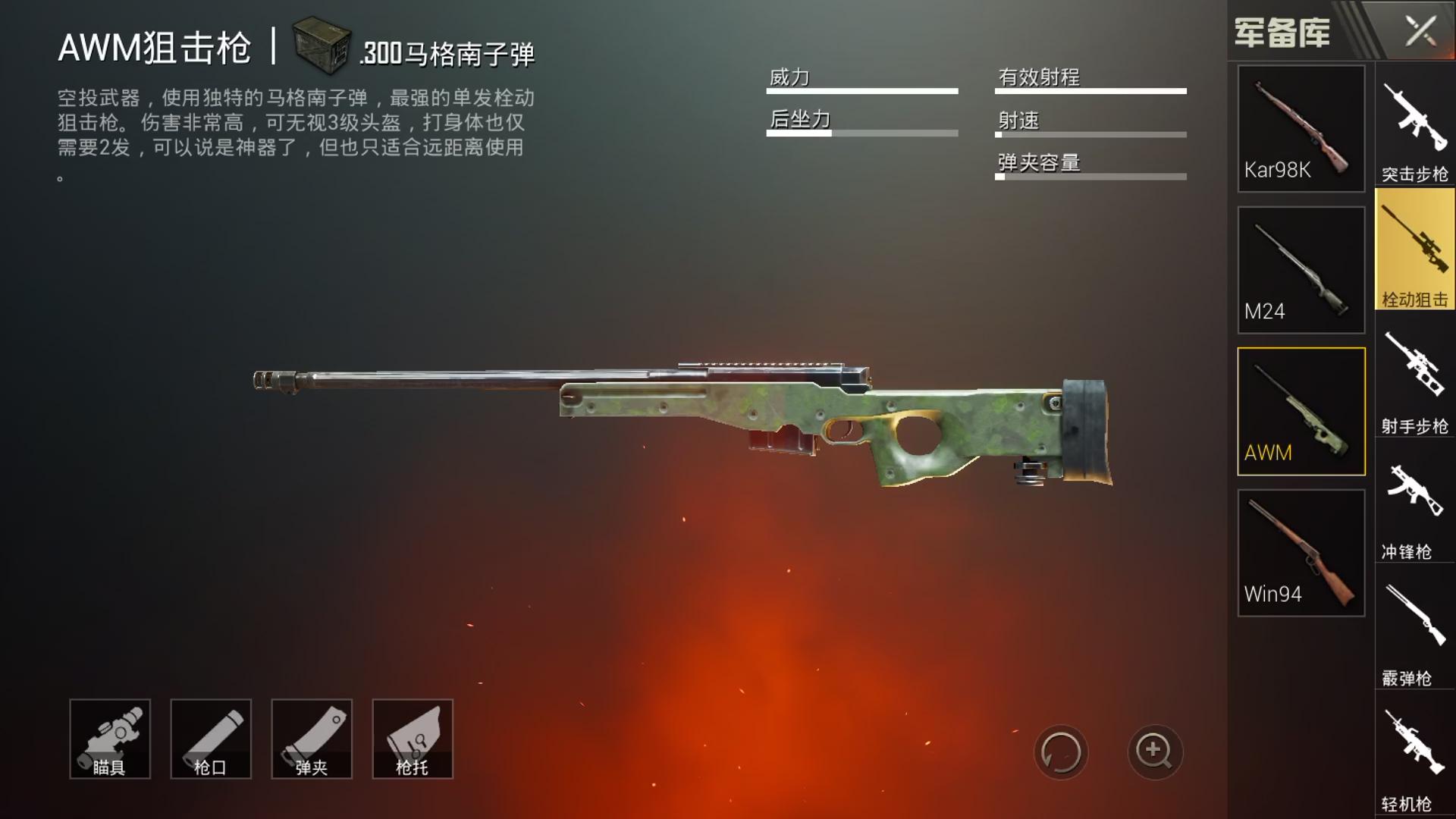Select the AWM weapon card
Image resolution: width=1456 pixels, height=819 pixels.
(1300, 409)
